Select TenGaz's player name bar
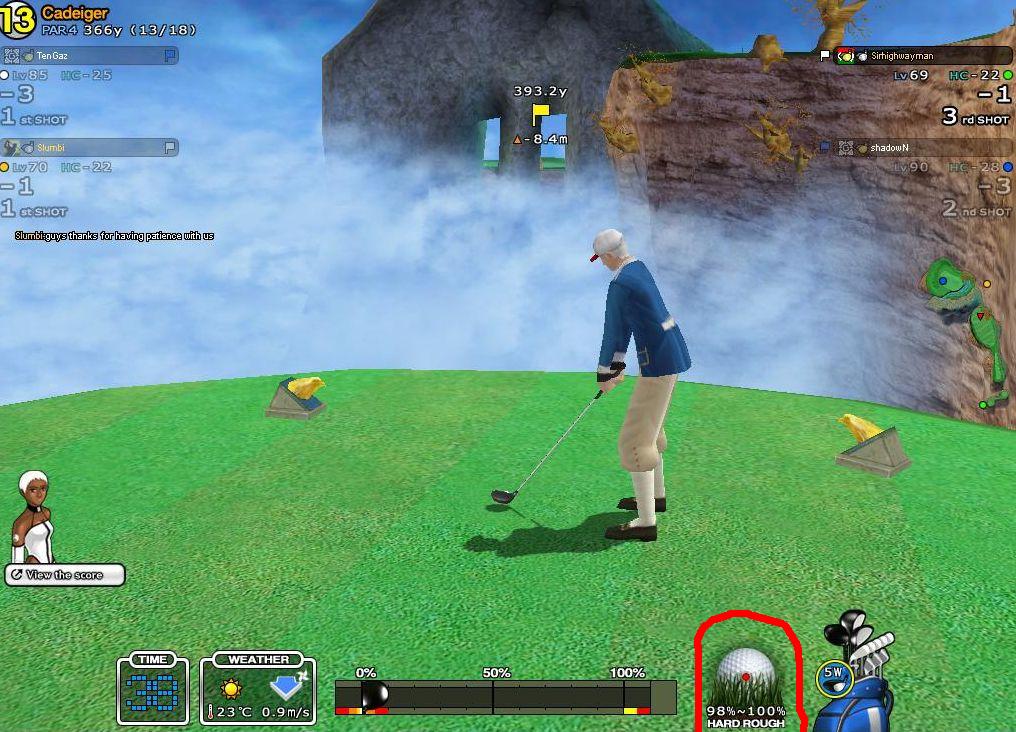This screenshot has width=1016, height=732. coord(90,56)
